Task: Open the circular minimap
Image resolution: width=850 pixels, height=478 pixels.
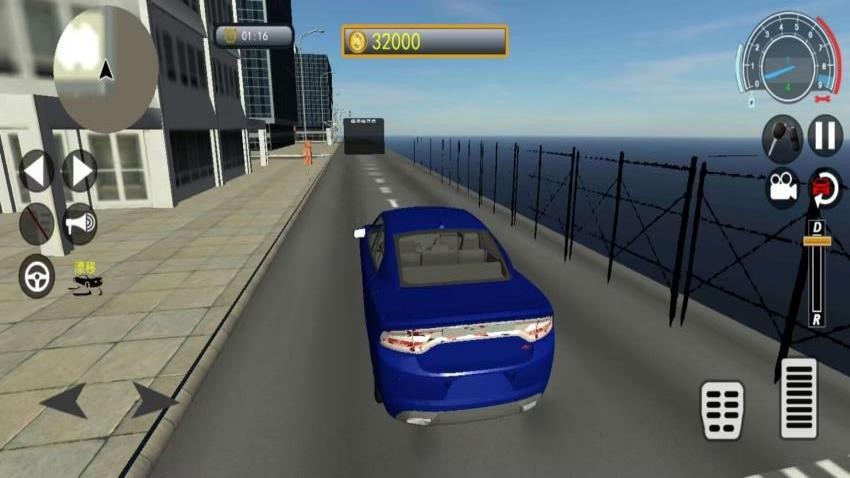Action: click(x=105, y=70)
